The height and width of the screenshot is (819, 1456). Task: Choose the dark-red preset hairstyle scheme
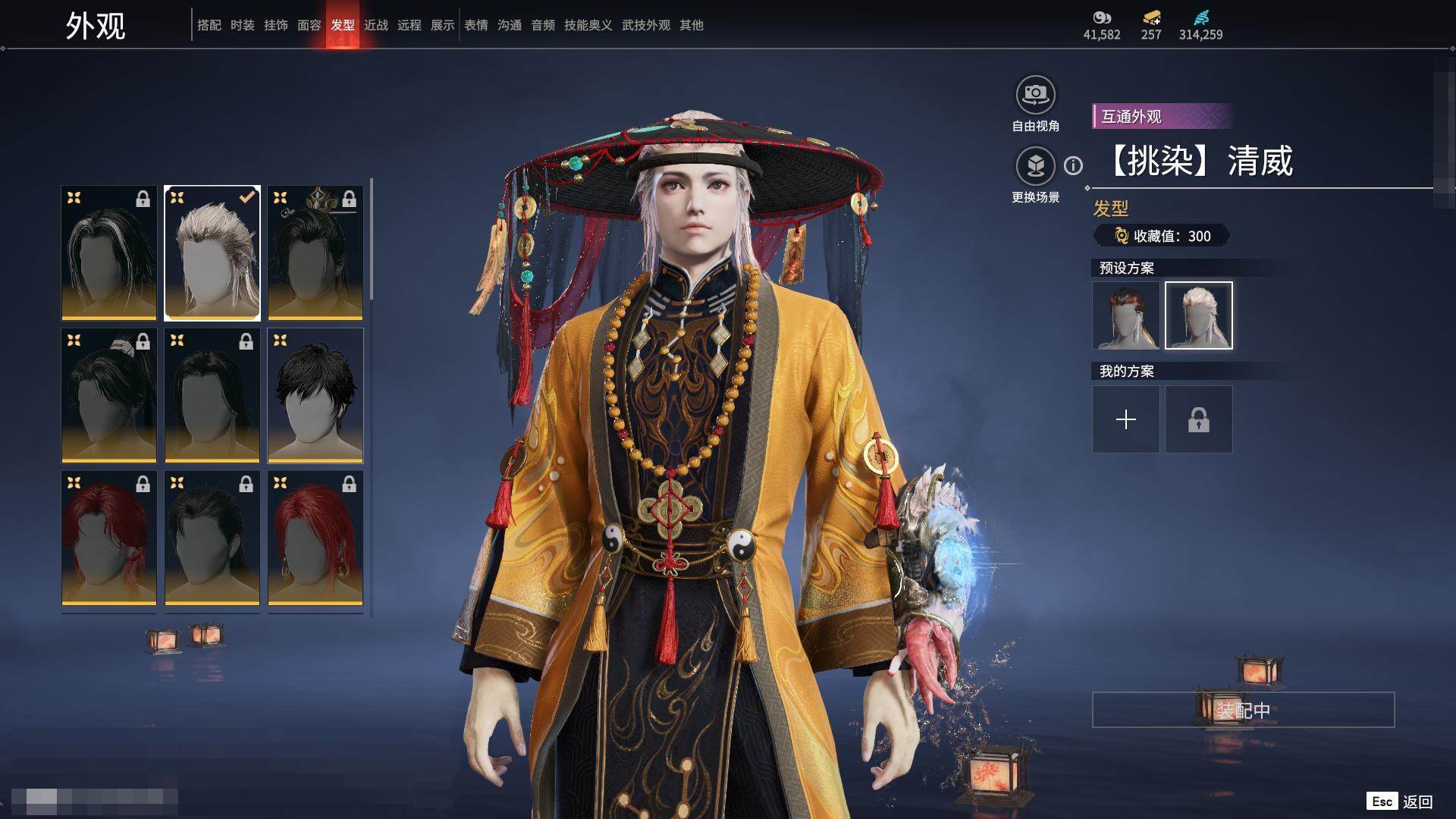pyautogui.click(x=1125, y=315)
